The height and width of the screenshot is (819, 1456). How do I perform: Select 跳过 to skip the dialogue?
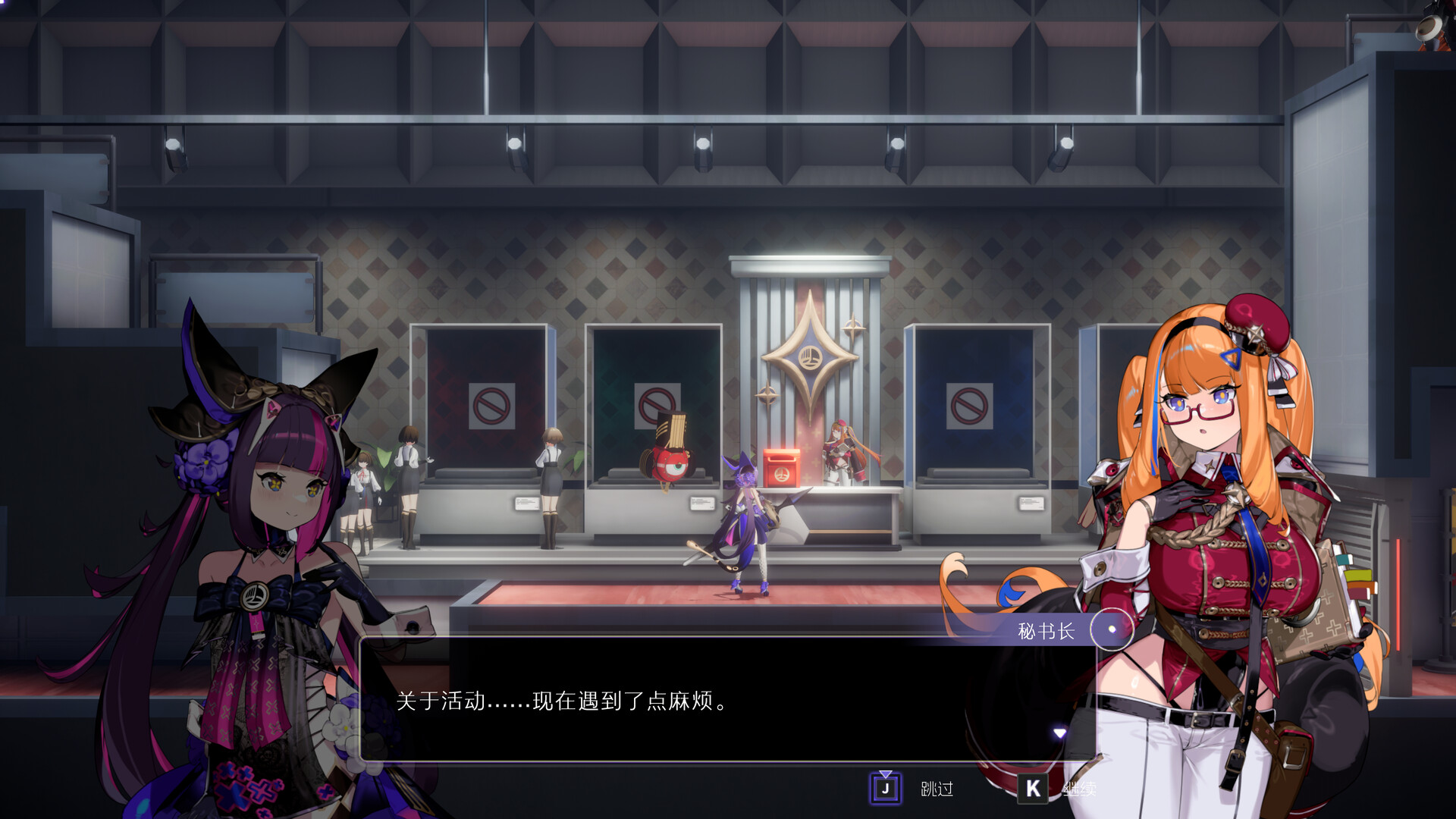point(937,789)
